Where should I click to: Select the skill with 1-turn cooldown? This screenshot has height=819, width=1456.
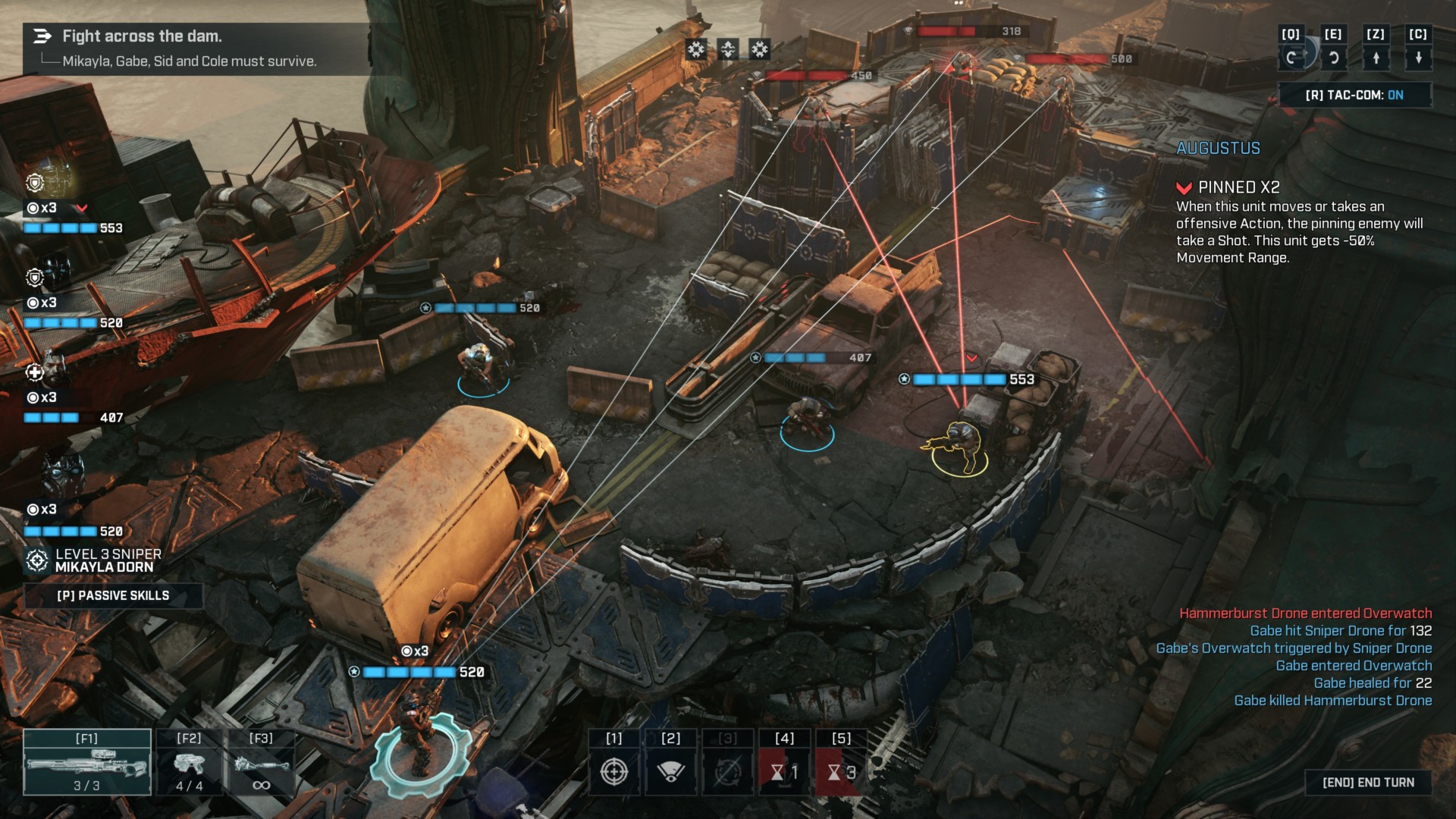coord(784,771)
